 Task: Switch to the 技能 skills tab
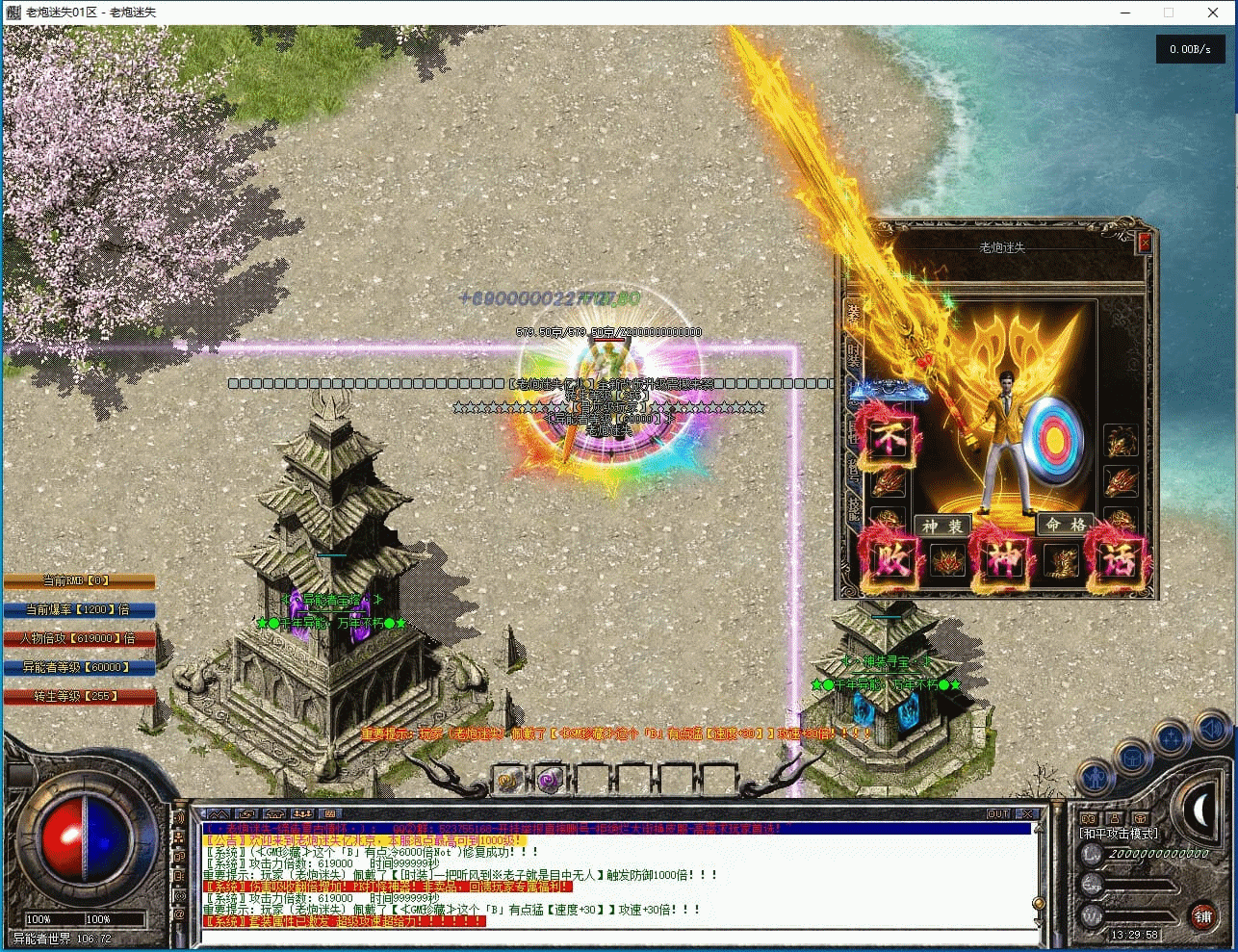click(x=852, y=507)
